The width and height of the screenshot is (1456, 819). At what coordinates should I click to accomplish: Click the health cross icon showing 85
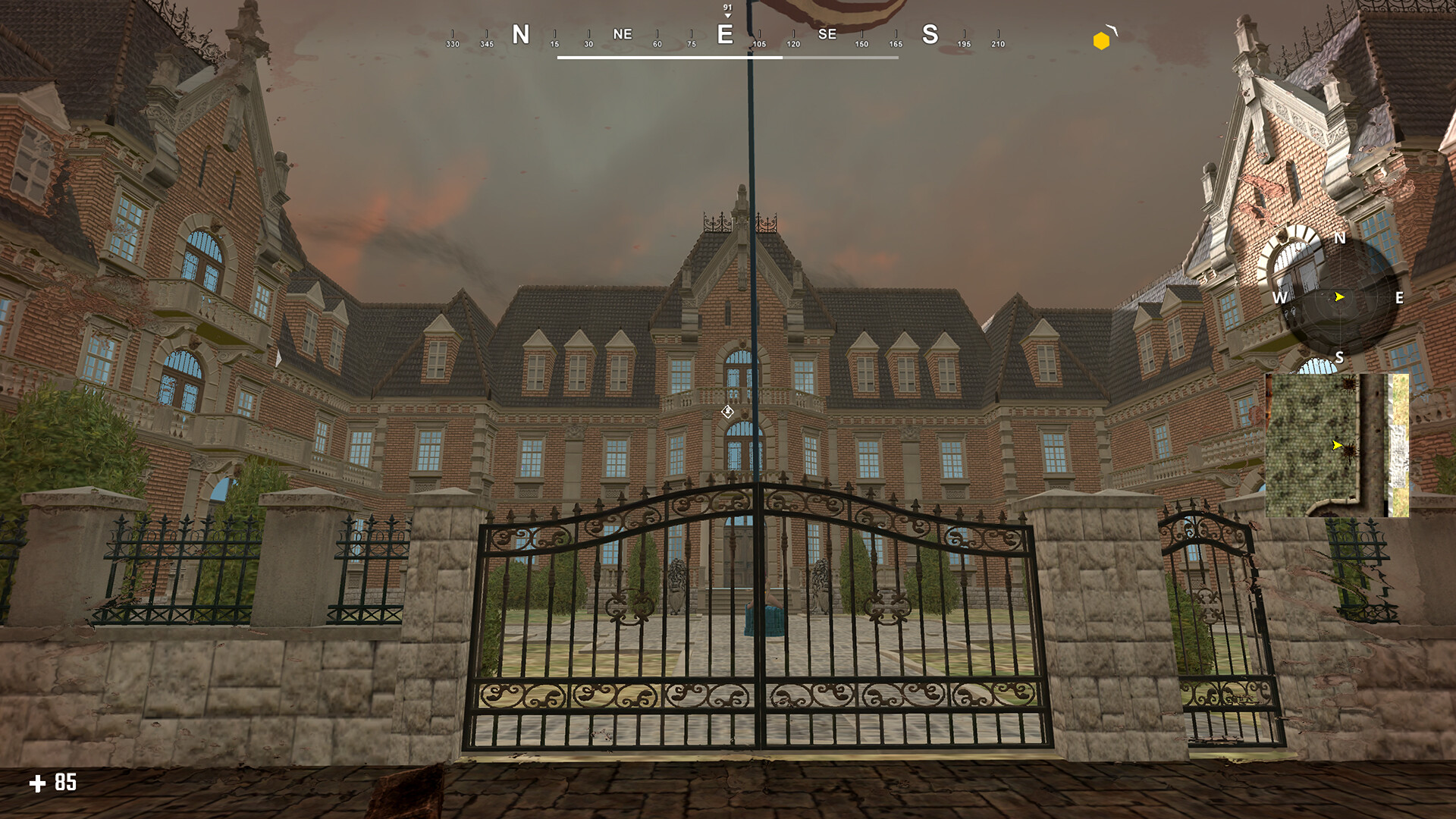click(x=38, y=783)
